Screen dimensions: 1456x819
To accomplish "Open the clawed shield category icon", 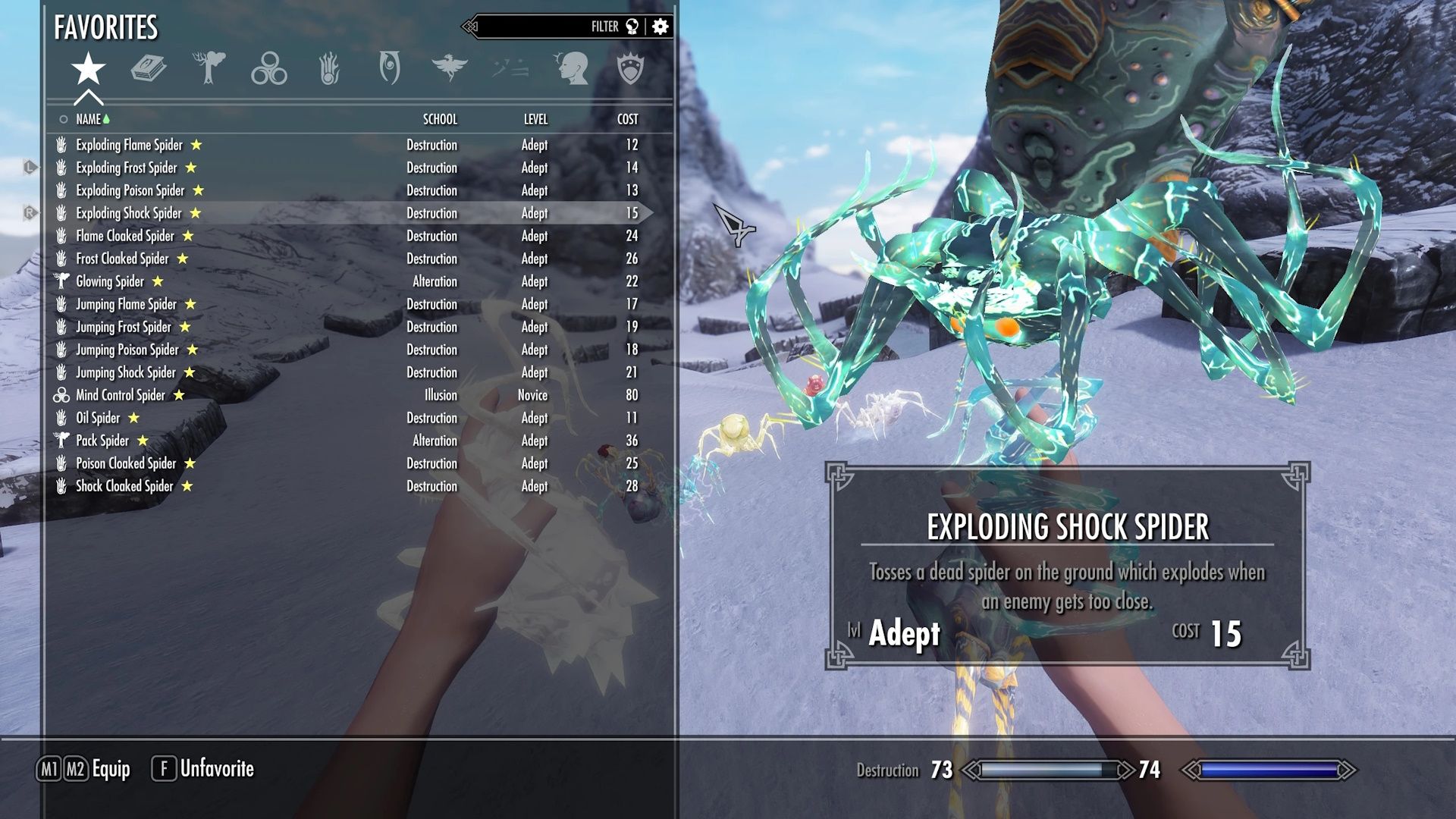I will pos(632,68).
